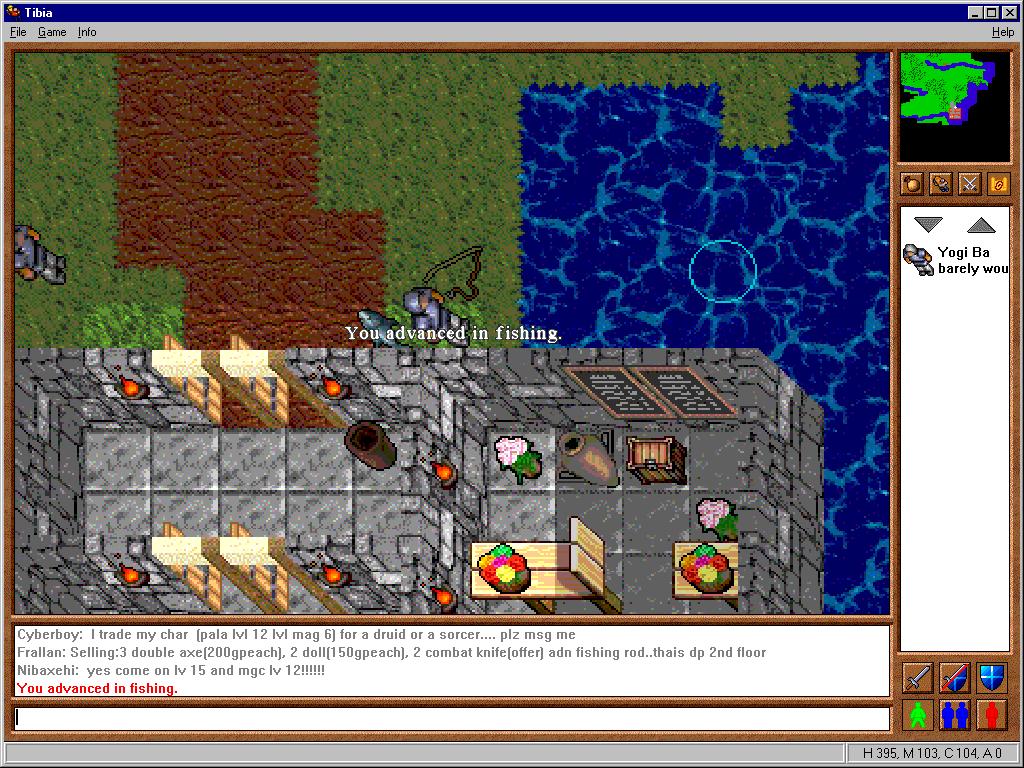
Task: Open the Game menu
Action: tap(52, 32)
